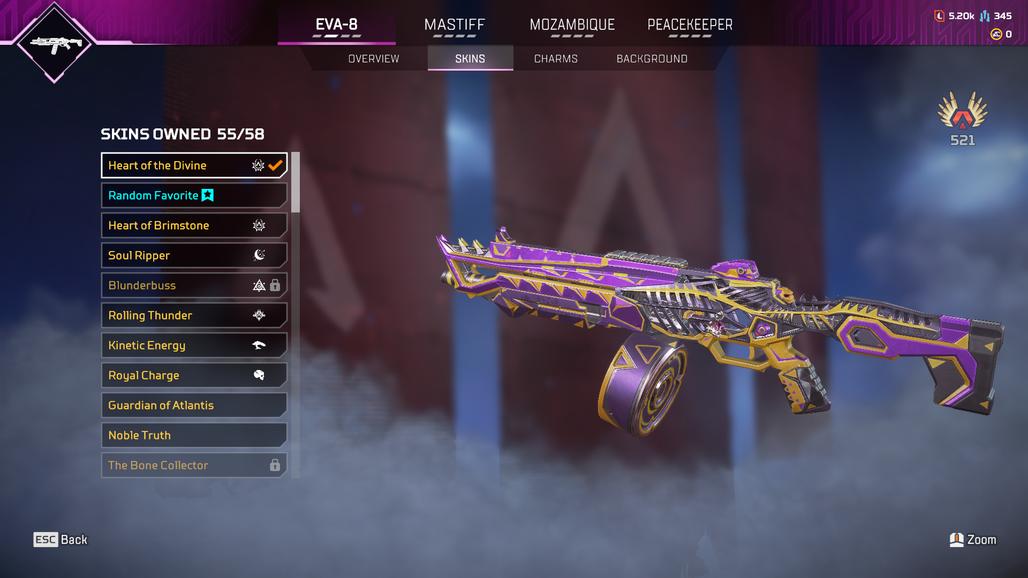Select the Royal Charge skin
The image size is (1028, 578).
[x=193, y=376]
